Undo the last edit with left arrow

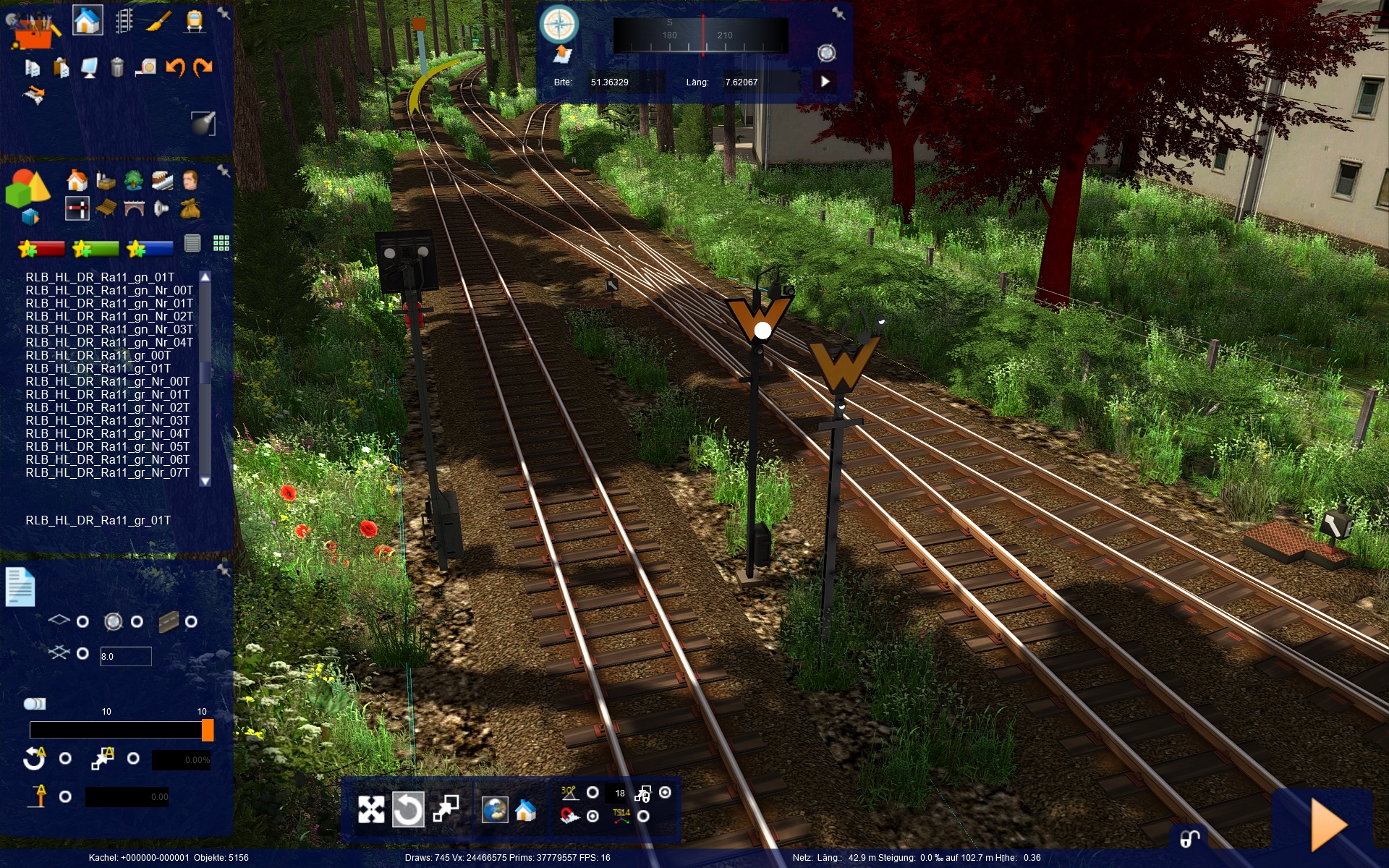[175, 67]
